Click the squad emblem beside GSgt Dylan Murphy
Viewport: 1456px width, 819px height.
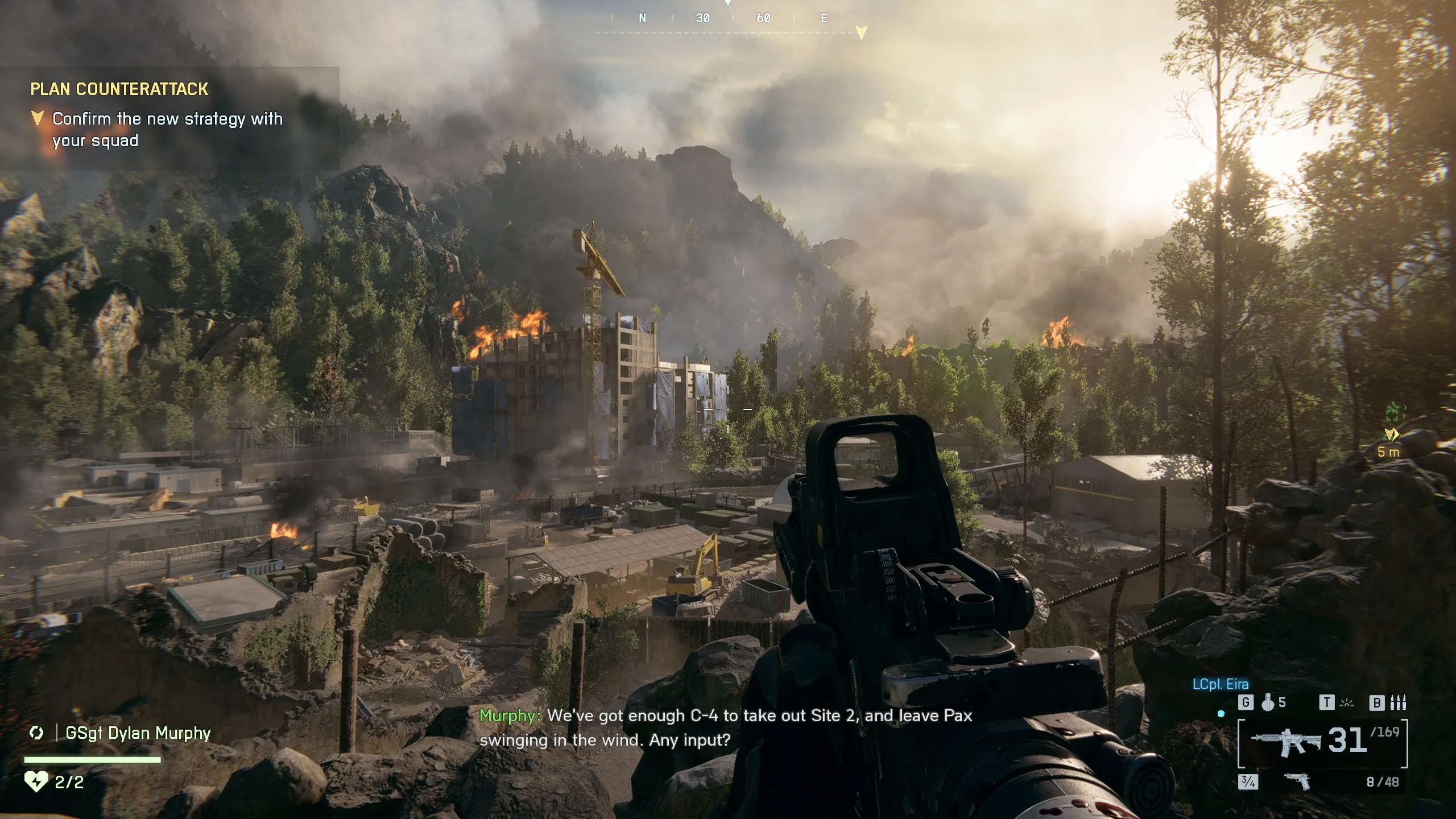[x=37, y=733]
